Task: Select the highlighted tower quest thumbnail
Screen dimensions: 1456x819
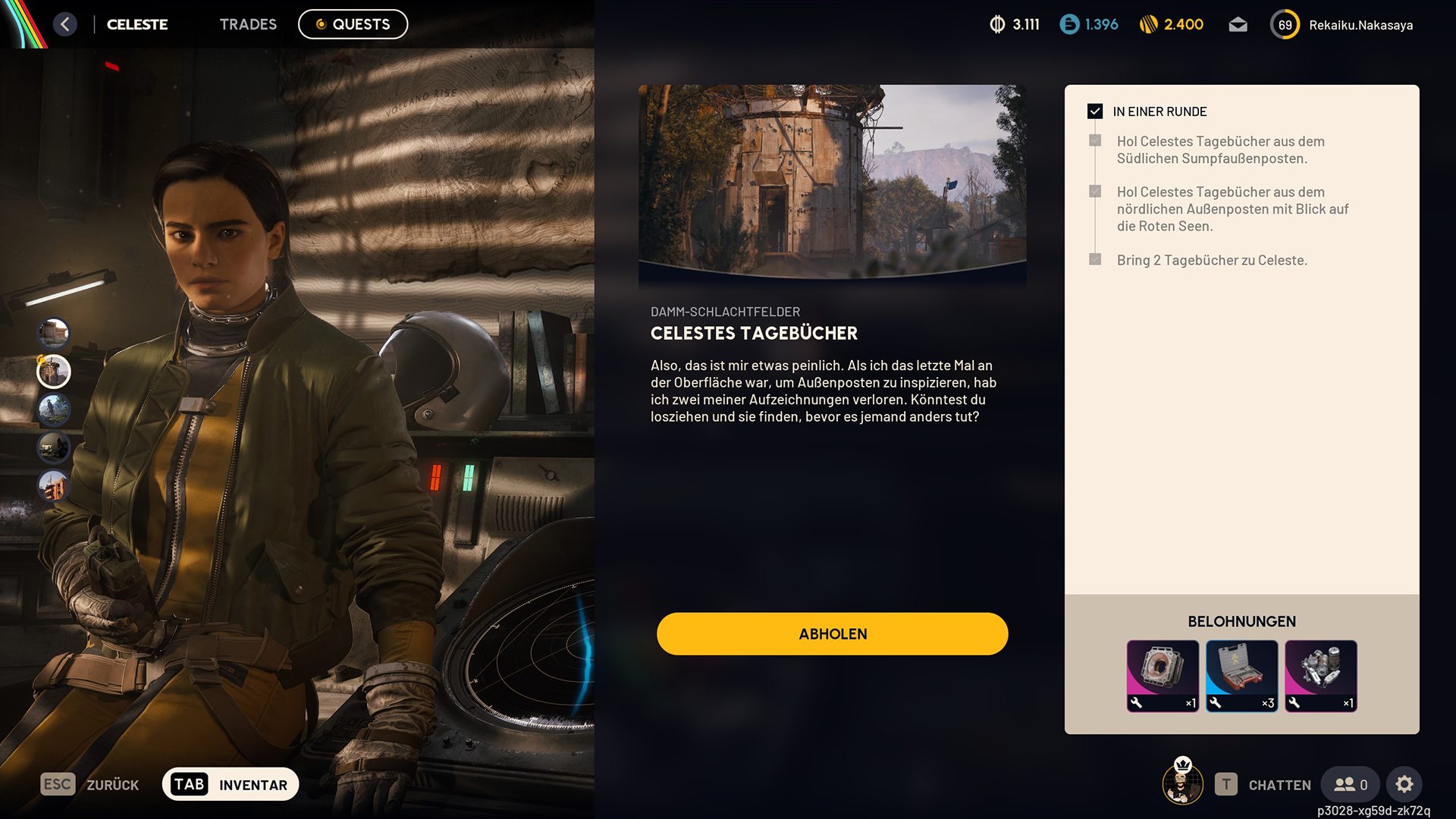Action: (54, 372)
